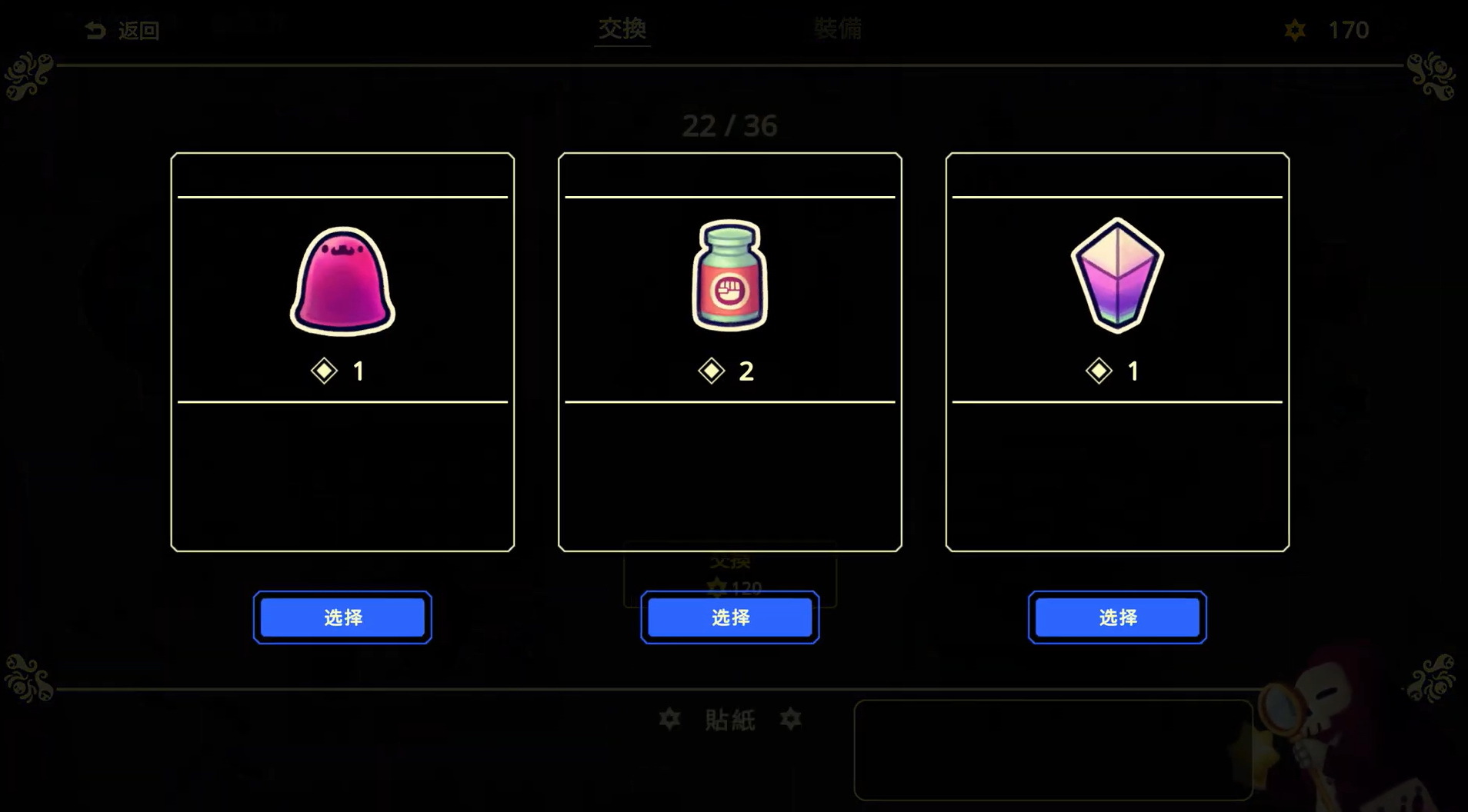
Task: Click the diamond cost icon under the potion
Action: click(712, 371)
